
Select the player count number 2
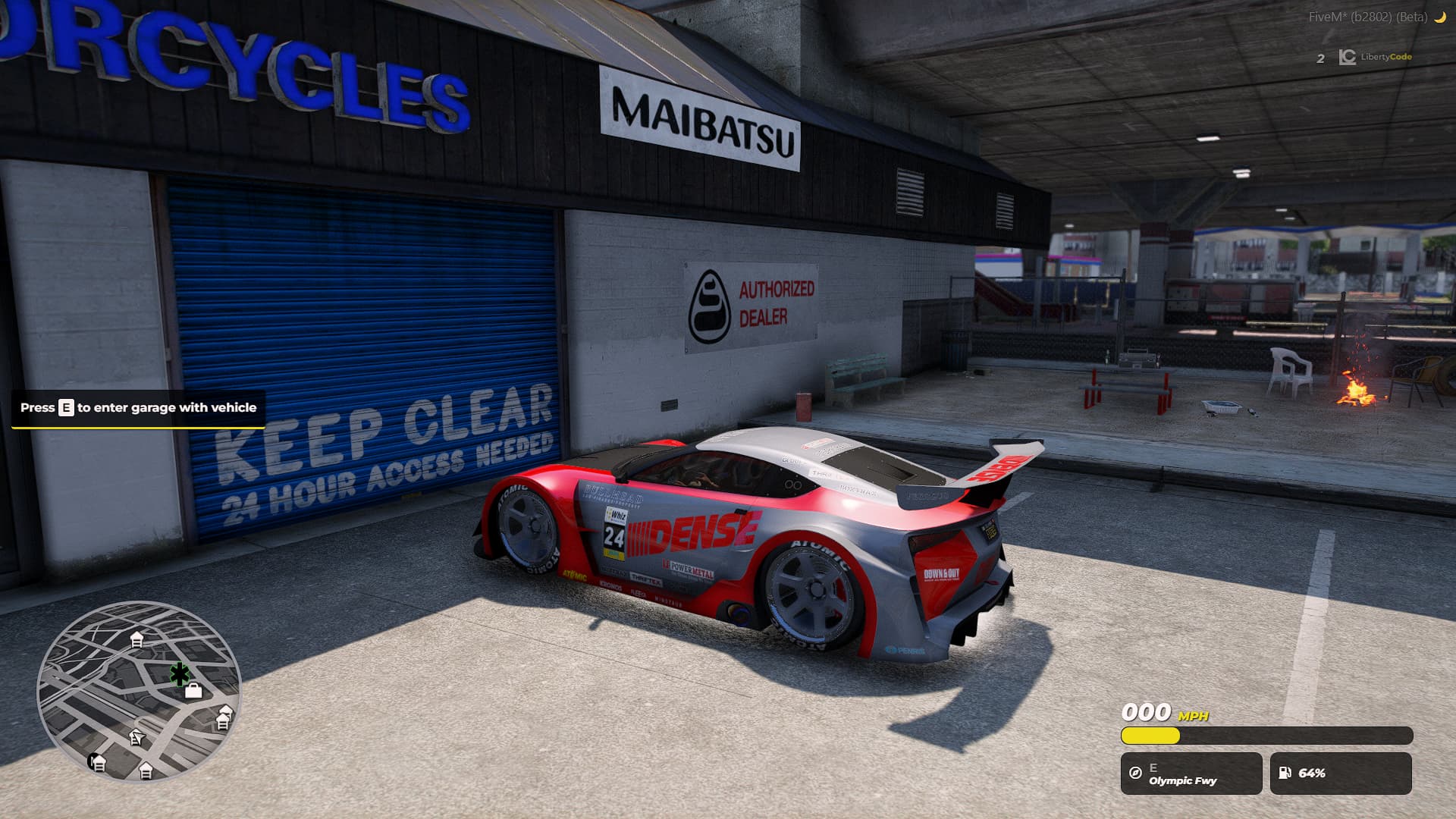pos(1319,58)
